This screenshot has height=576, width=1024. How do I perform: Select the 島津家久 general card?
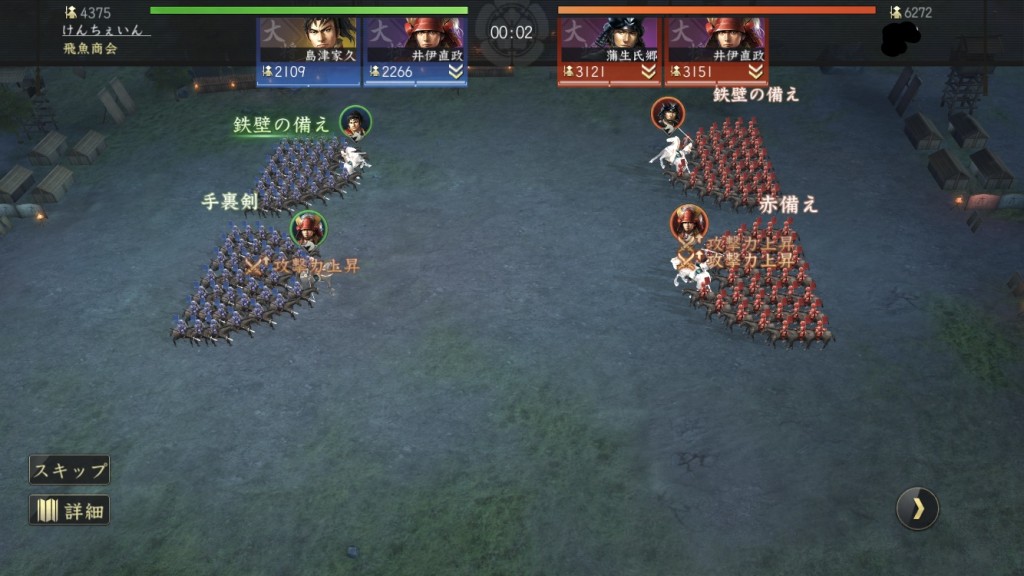[308, 48]
